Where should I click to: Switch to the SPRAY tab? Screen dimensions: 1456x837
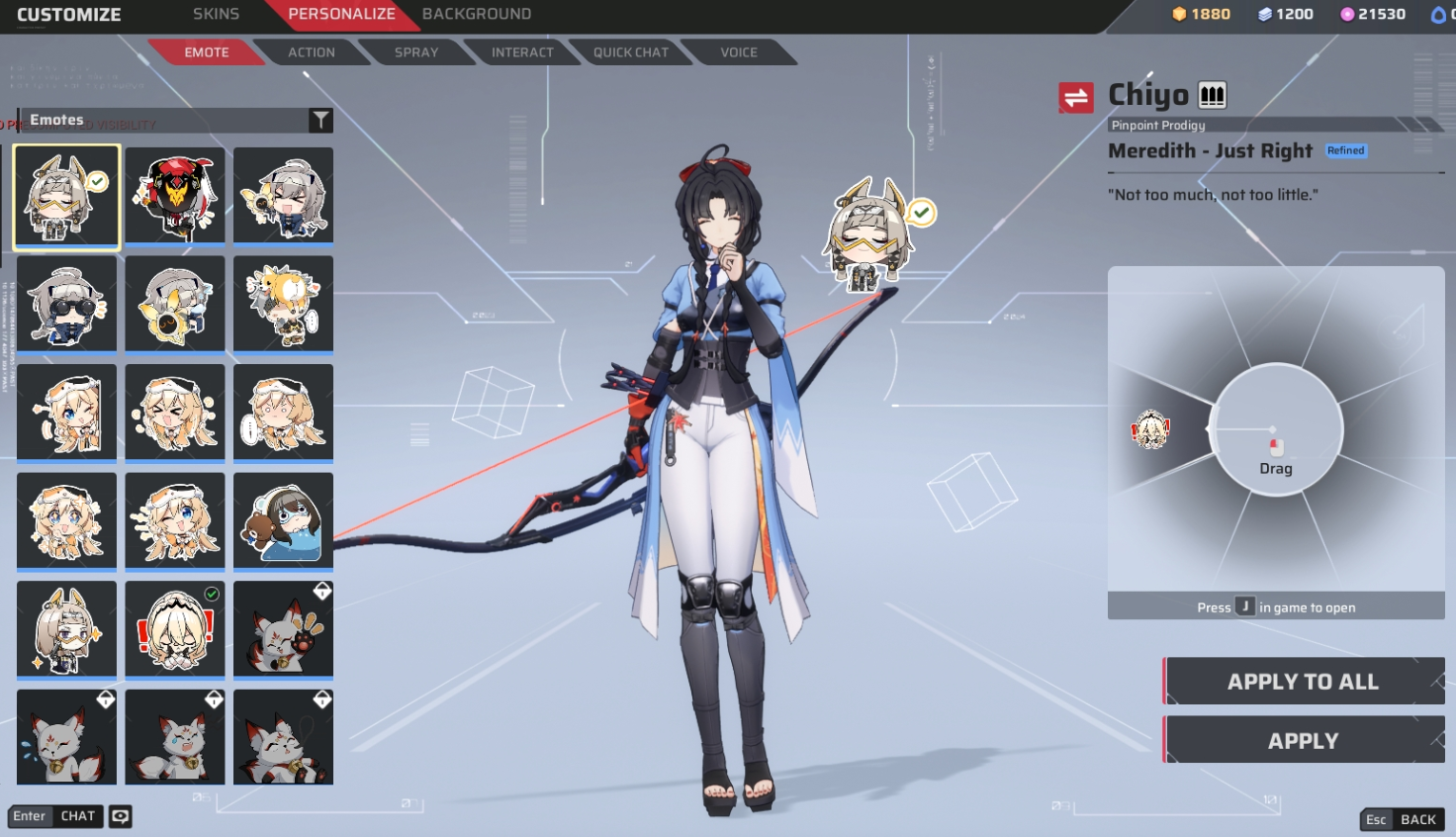pos(415,52)
